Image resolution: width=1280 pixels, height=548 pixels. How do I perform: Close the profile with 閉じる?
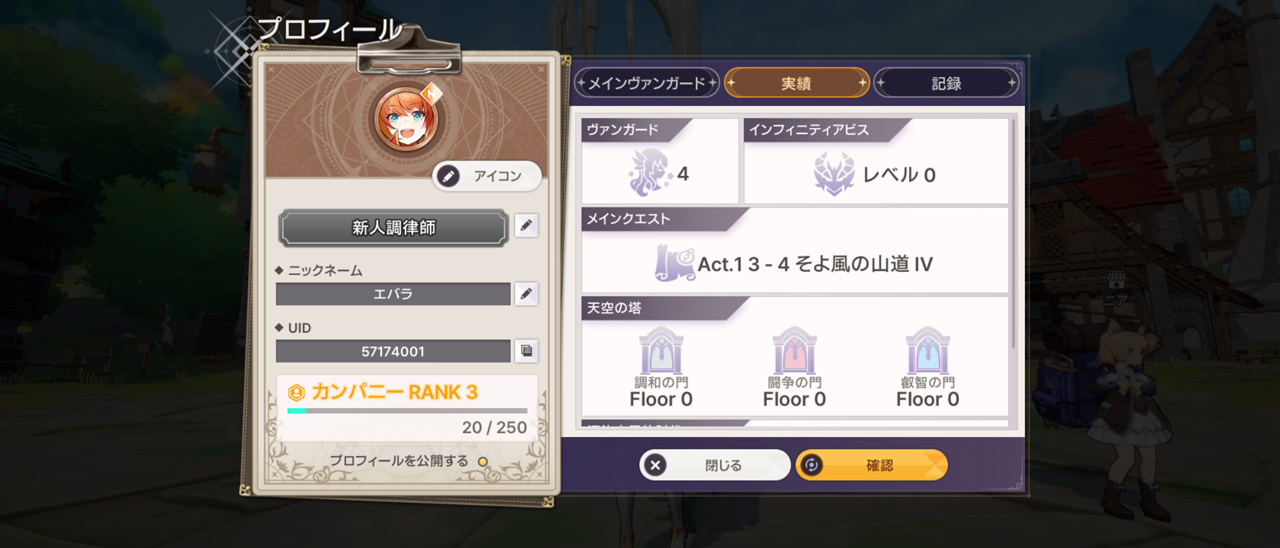pos(715,465)
